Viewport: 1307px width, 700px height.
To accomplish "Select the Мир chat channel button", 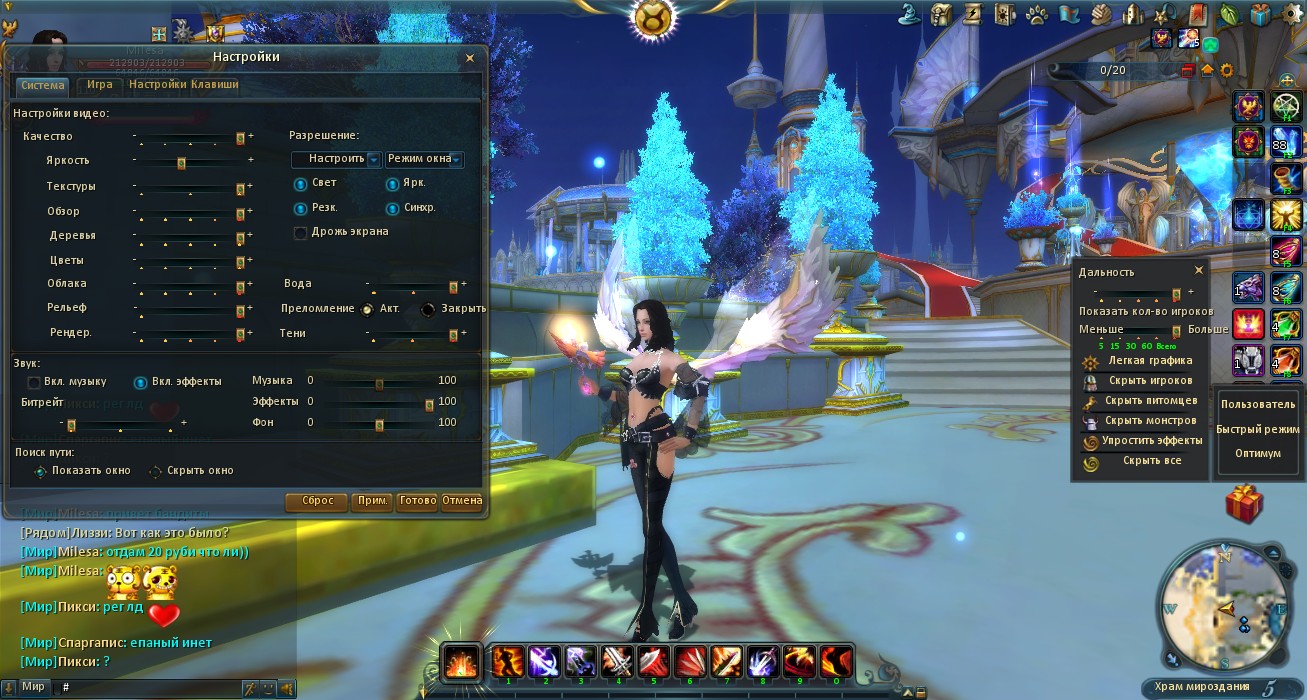I will point(34,687).
